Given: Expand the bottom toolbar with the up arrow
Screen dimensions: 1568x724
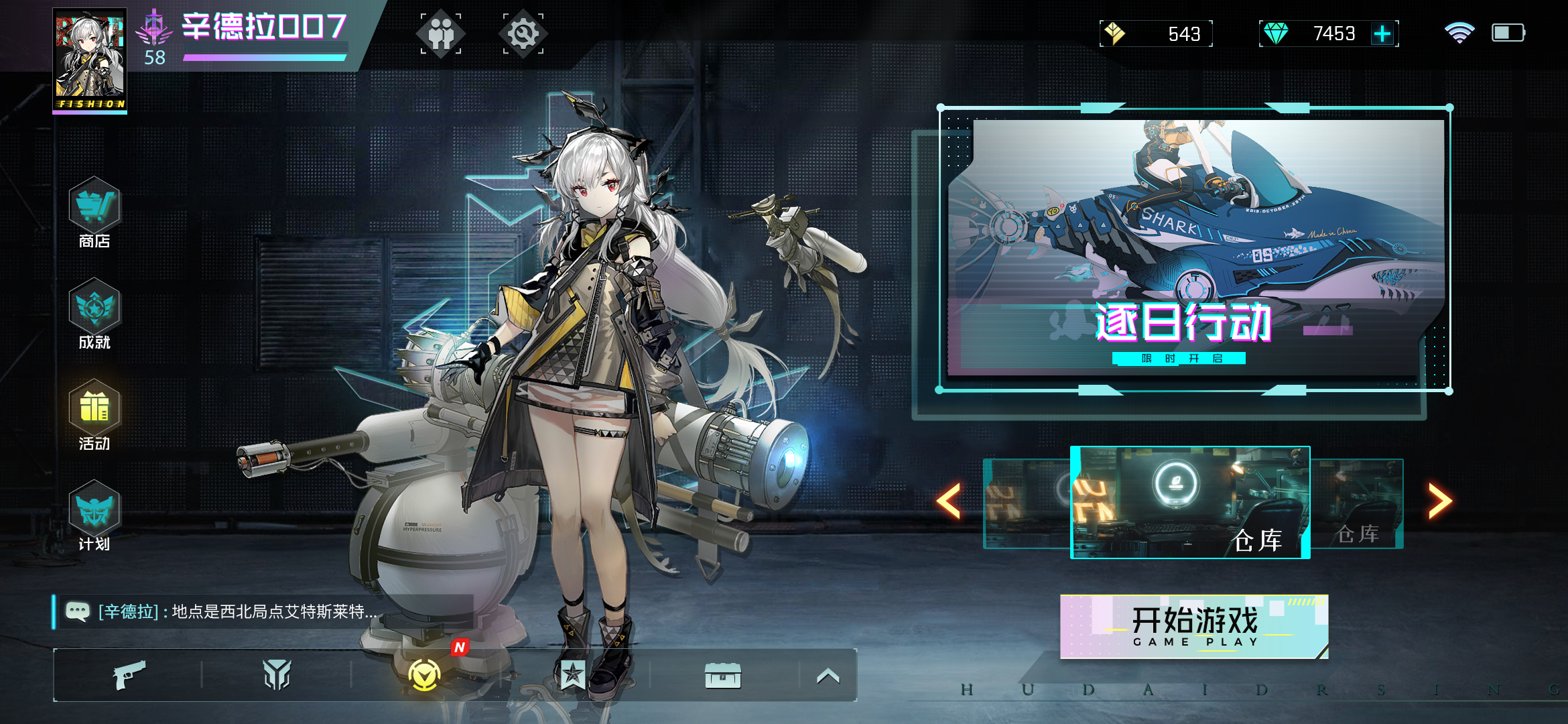Looking at the screenshot, I should (x=828, y=676).
